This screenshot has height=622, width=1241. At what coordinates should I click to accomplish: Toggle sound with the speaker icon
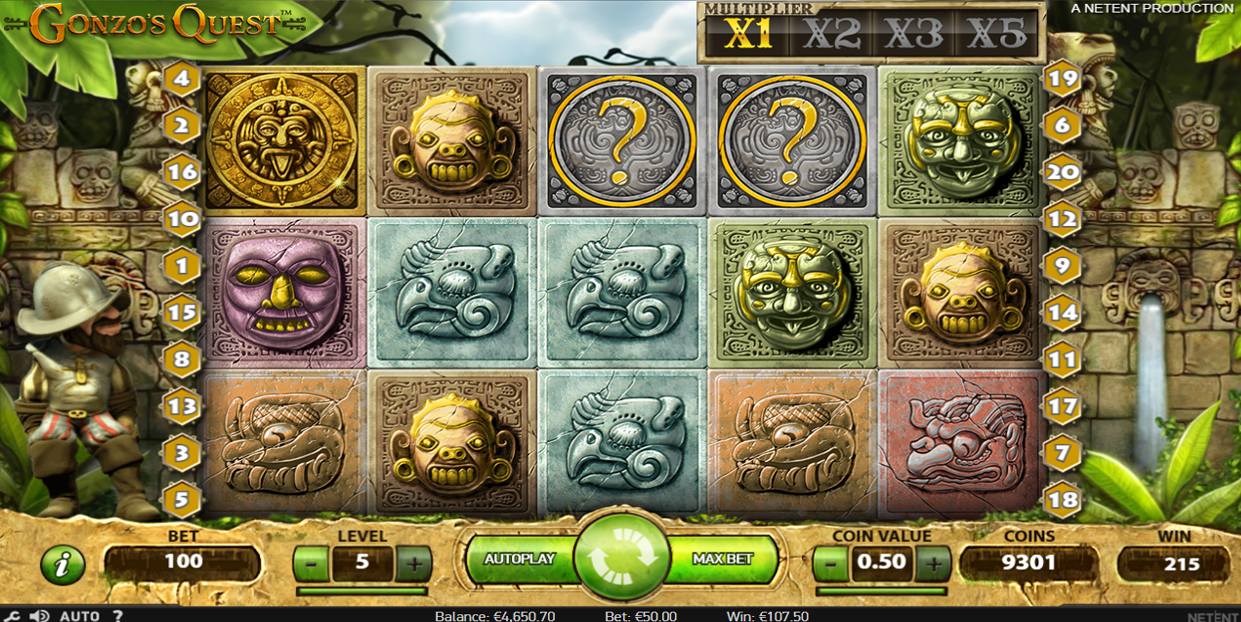coord(40,616)
